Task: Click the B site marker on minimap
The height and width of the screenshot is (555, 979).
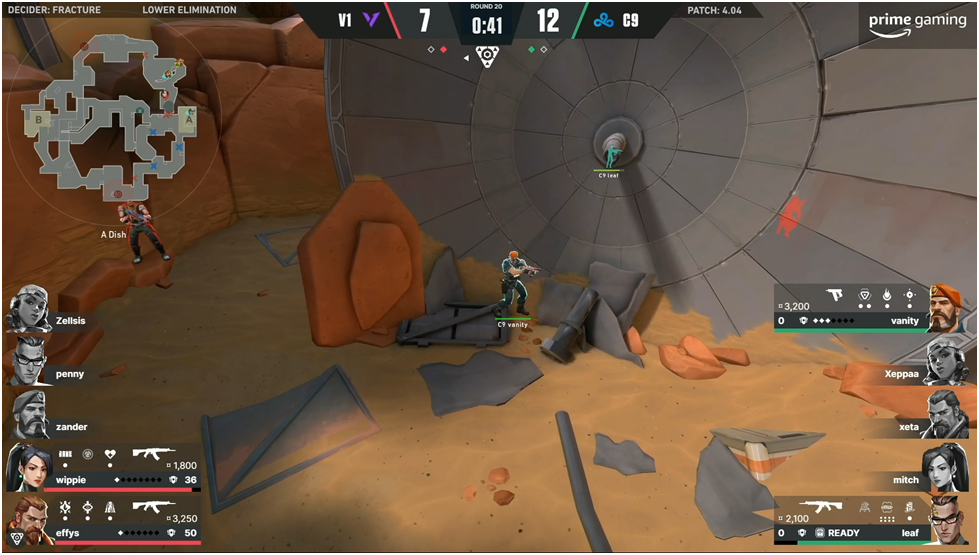Action: click(x=39, y=120)
